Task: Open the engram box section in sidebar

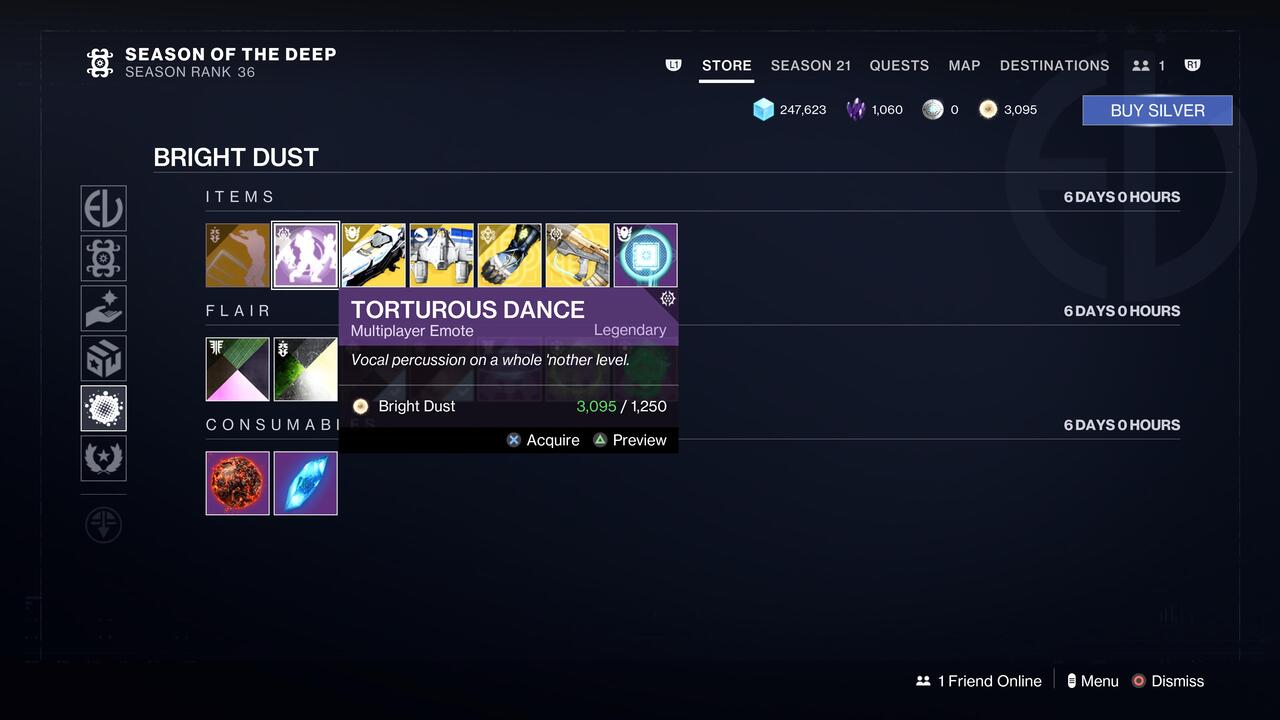Action: (x=104, y=358)
